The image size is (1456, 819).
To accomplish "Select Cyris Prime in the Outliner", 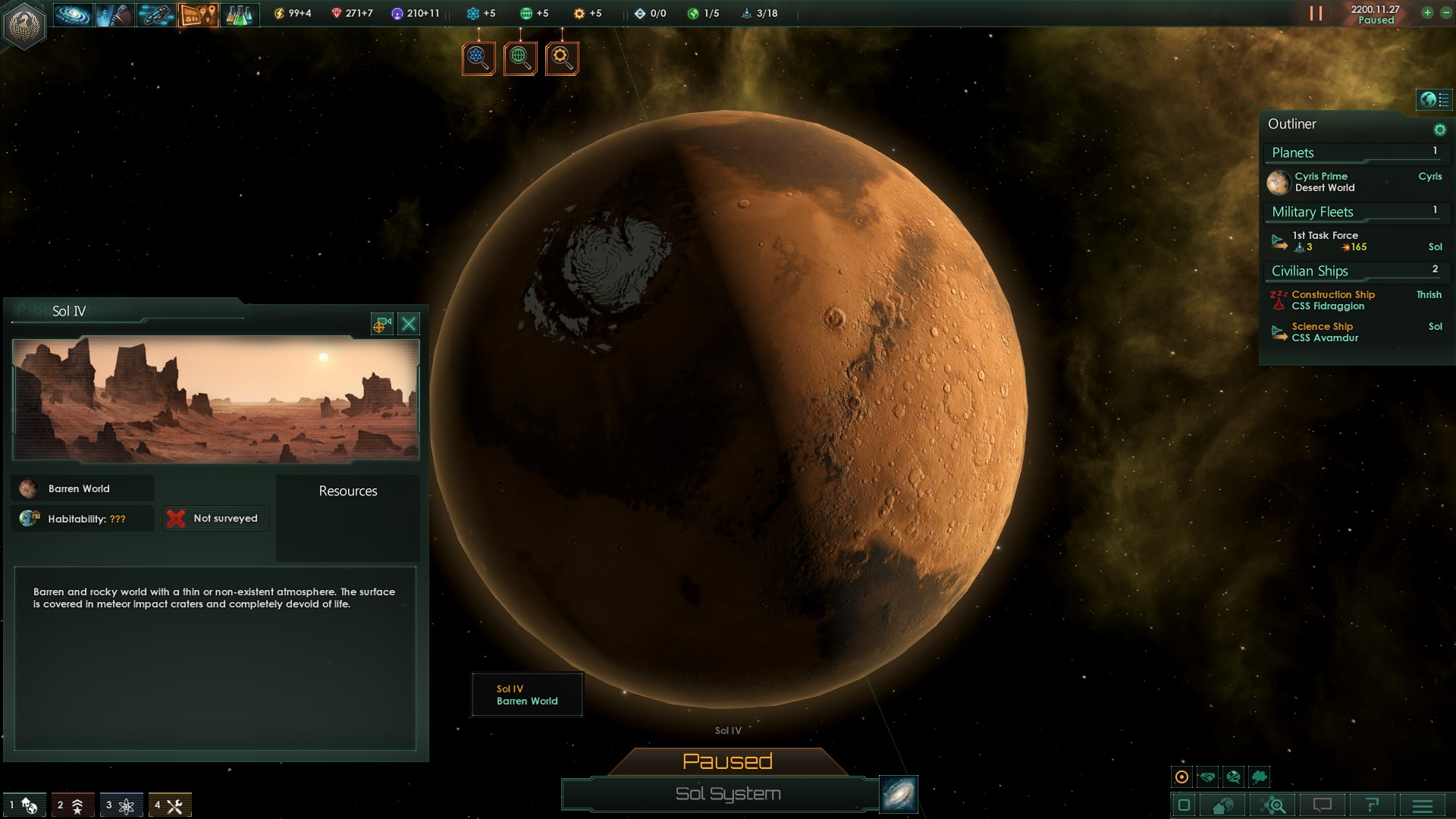I will [1321, 182].
